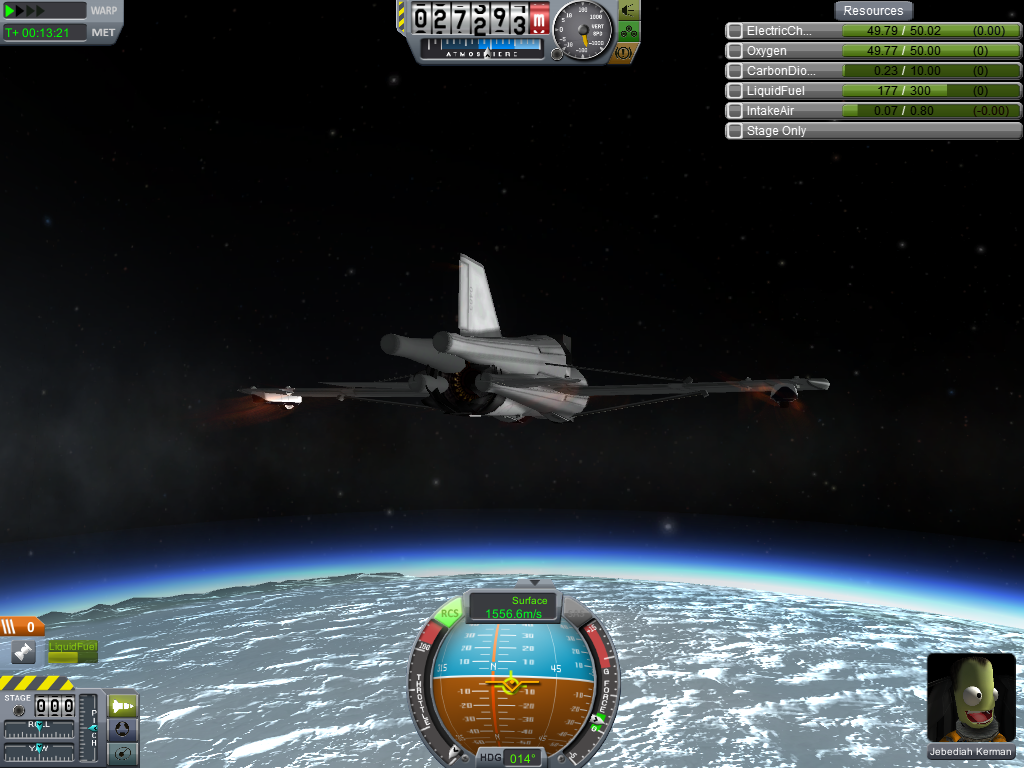
Task: Toggle the IntakeAir resource checkbox
Action: click(x=735, y=111)
